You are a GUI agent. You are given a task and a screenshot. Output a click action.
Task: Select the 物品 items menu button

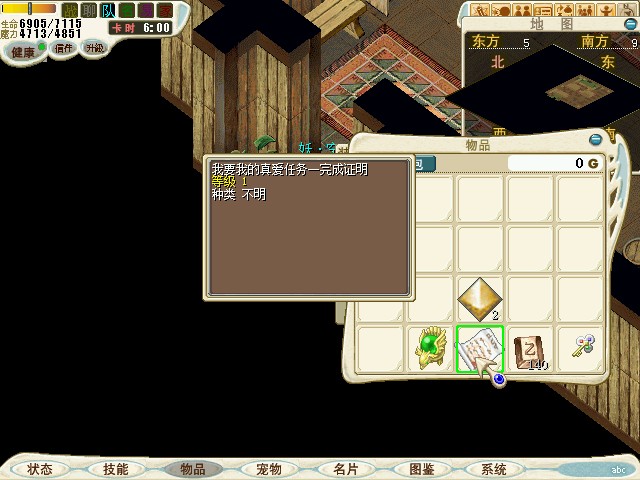tap(192, 468)
